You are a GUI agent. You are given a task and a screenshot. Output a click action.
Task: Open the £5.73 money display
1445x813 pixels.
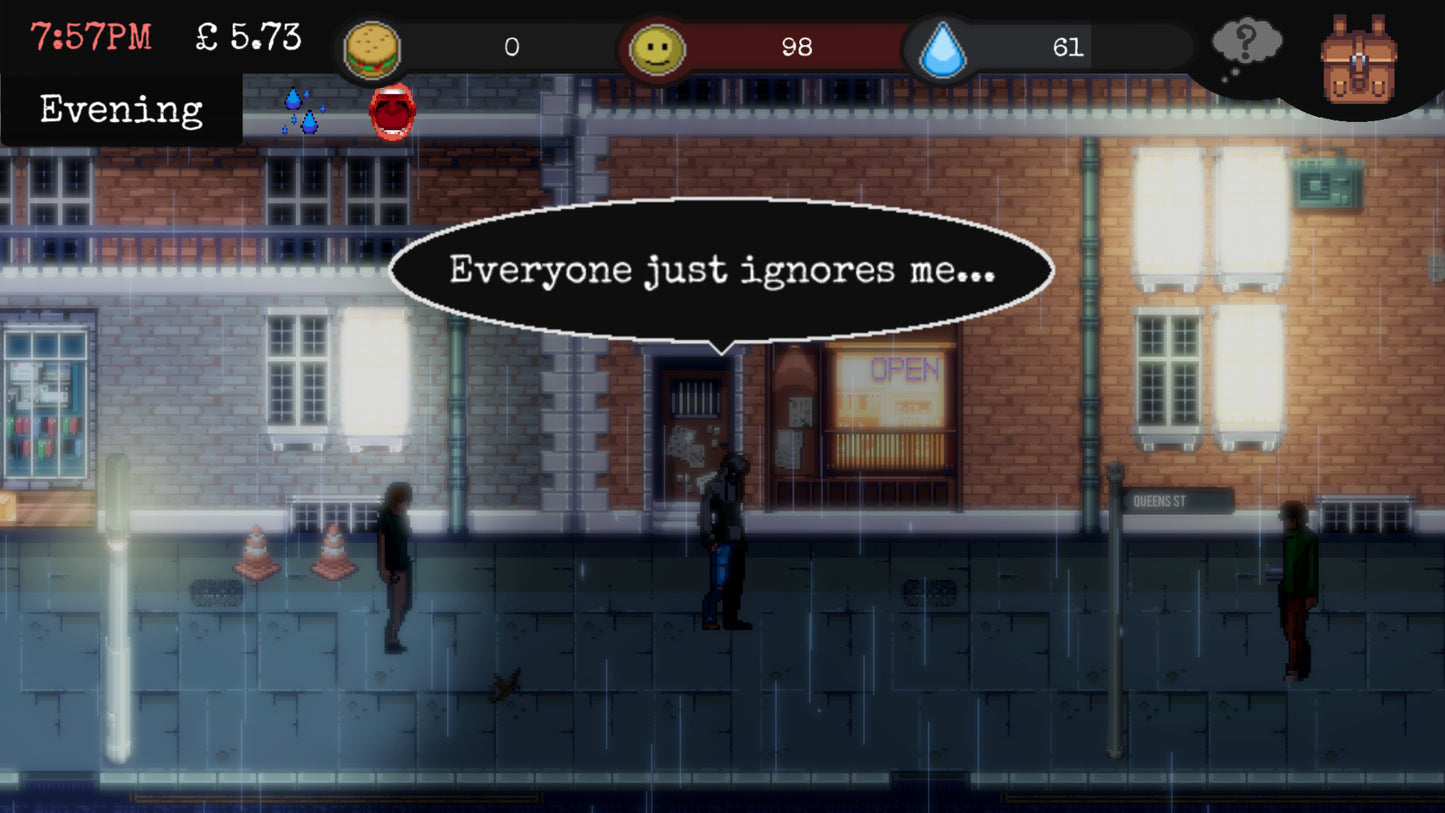point(246,35)
